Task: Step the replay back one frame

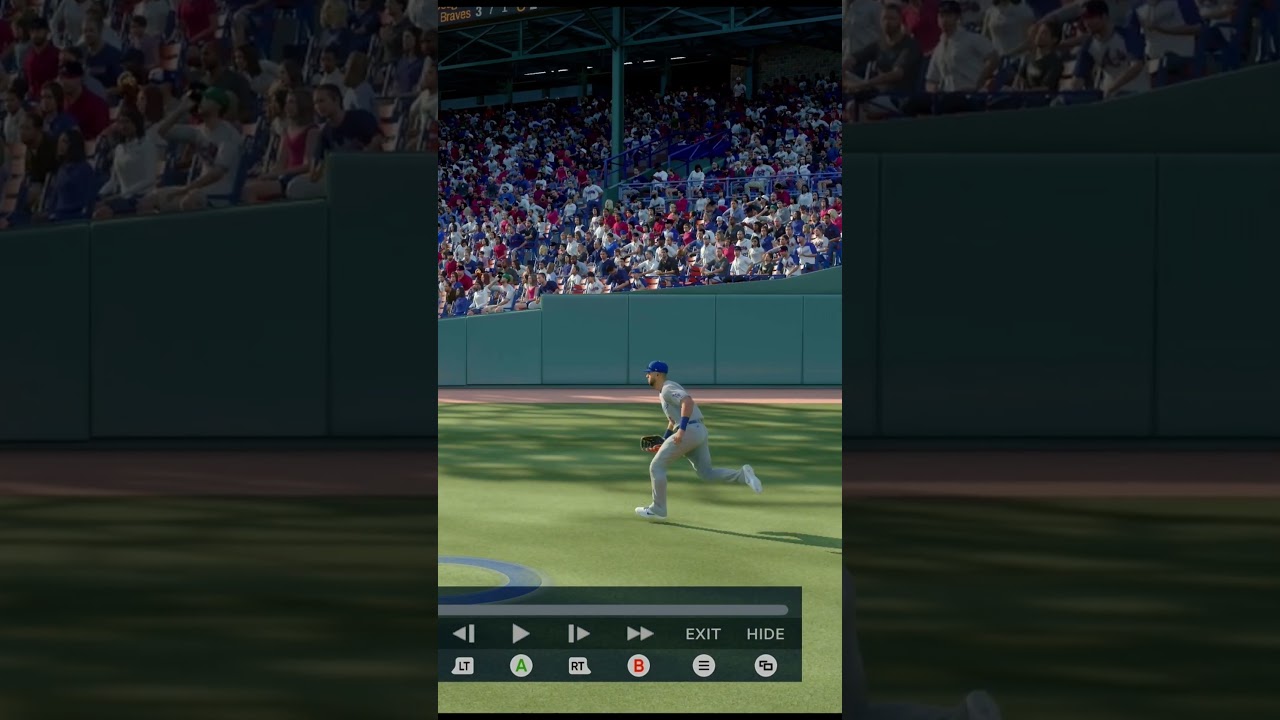Action: pyautogui.click(x=463, y=633)
